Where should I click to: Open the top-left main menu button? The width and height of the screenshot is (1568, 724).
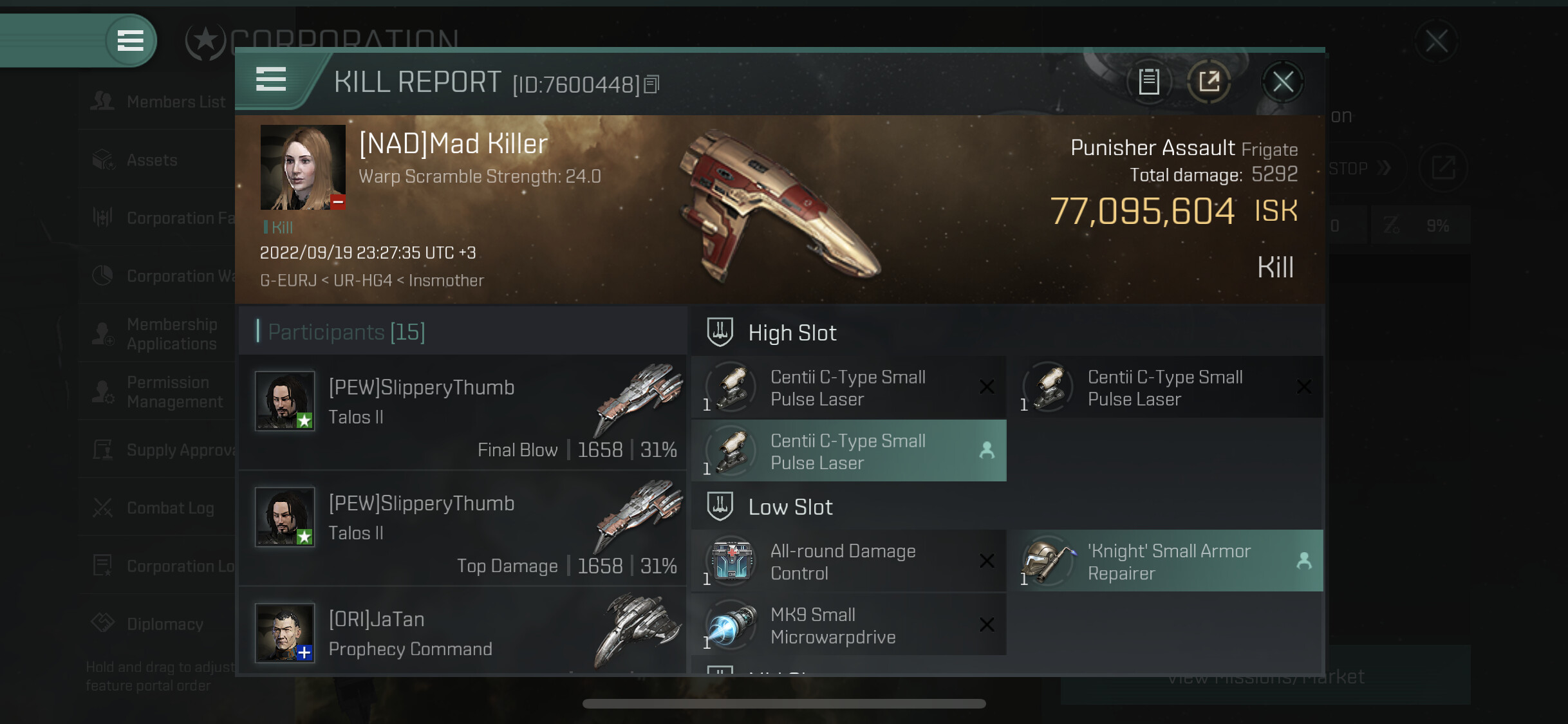(x=130, y=41)
